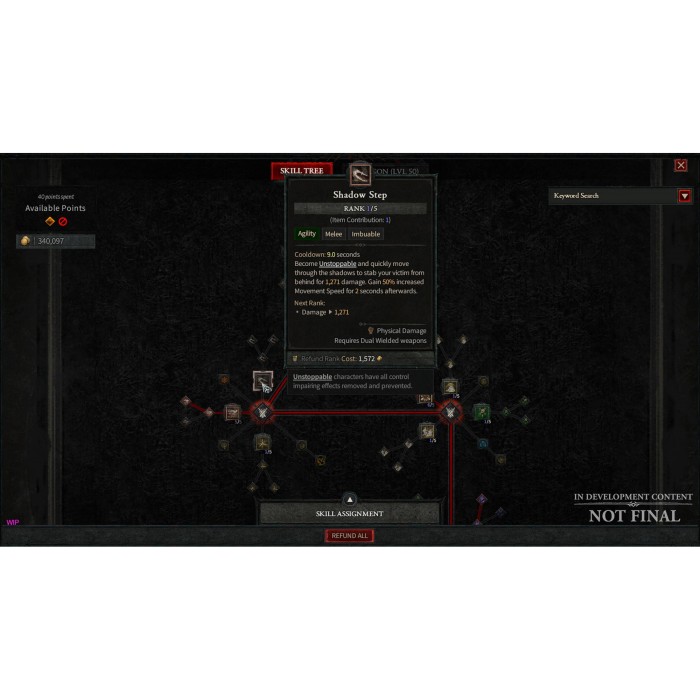700x700 pixels.
Task: Choose the Melee tag in tooltip
Action: coord(333,234)
